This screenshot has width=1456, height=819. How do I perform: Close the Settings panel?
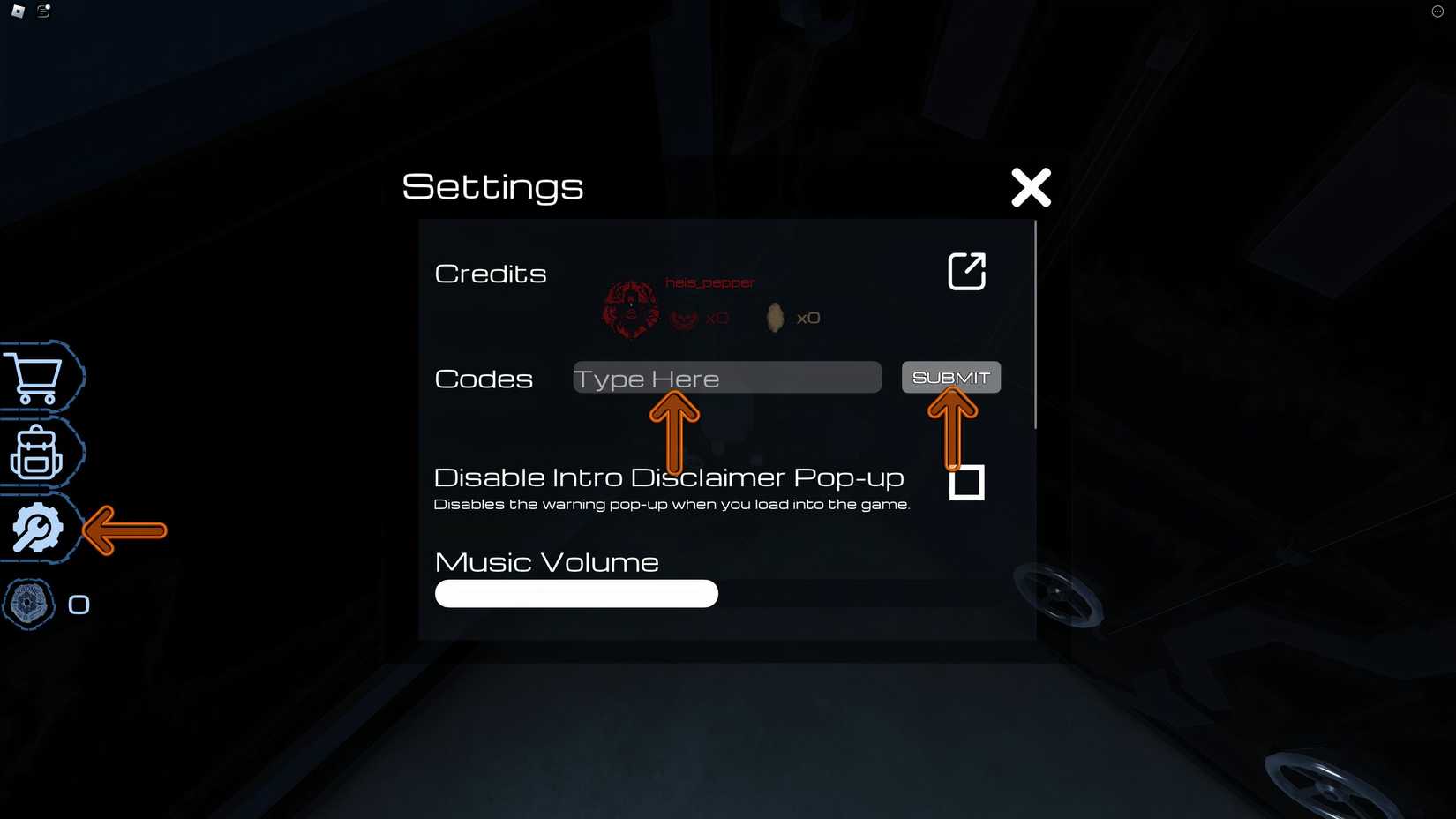pos(1030,187)
